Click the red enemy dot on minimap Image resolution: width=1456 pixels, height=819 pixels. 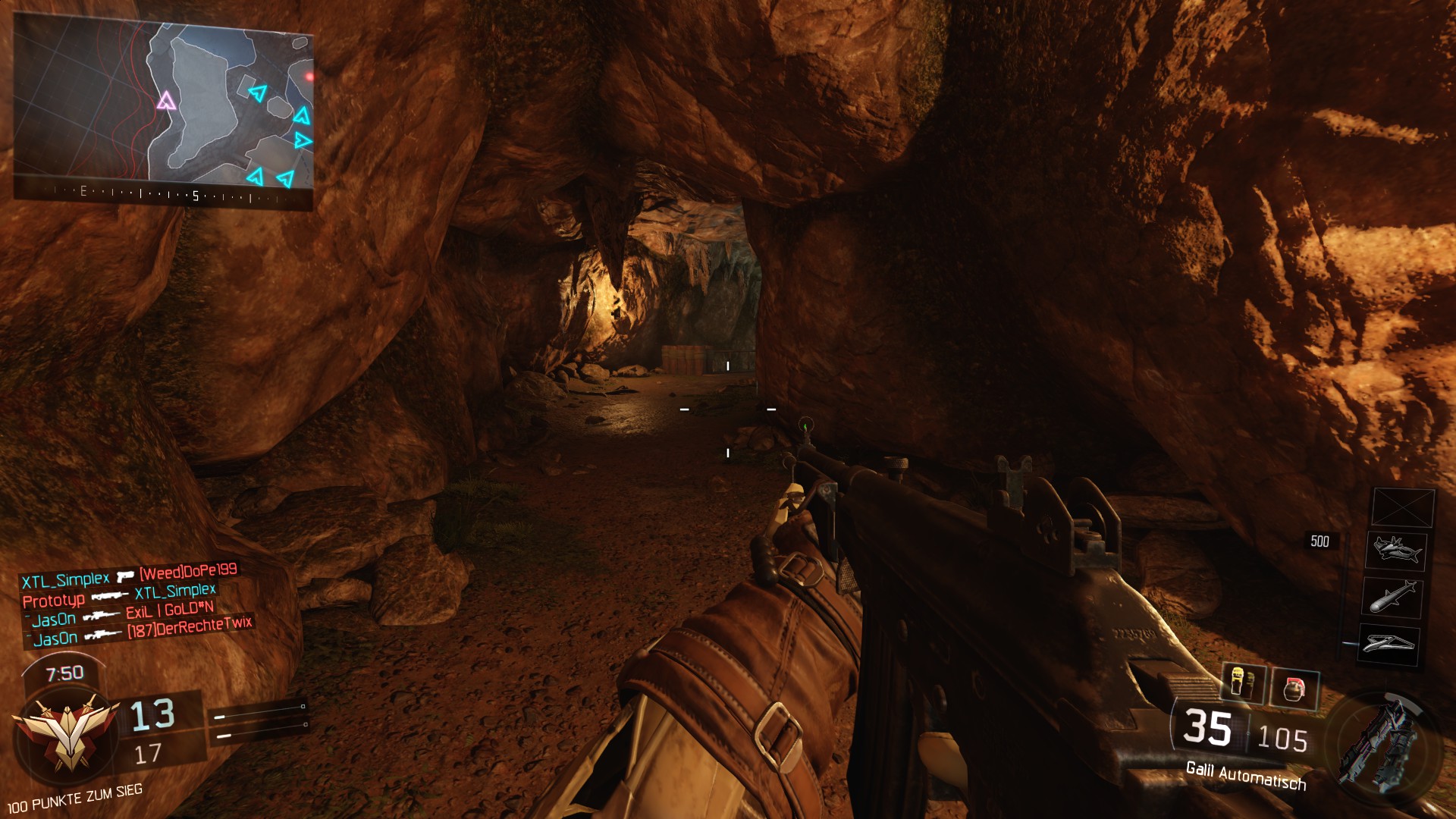point(309,77)
